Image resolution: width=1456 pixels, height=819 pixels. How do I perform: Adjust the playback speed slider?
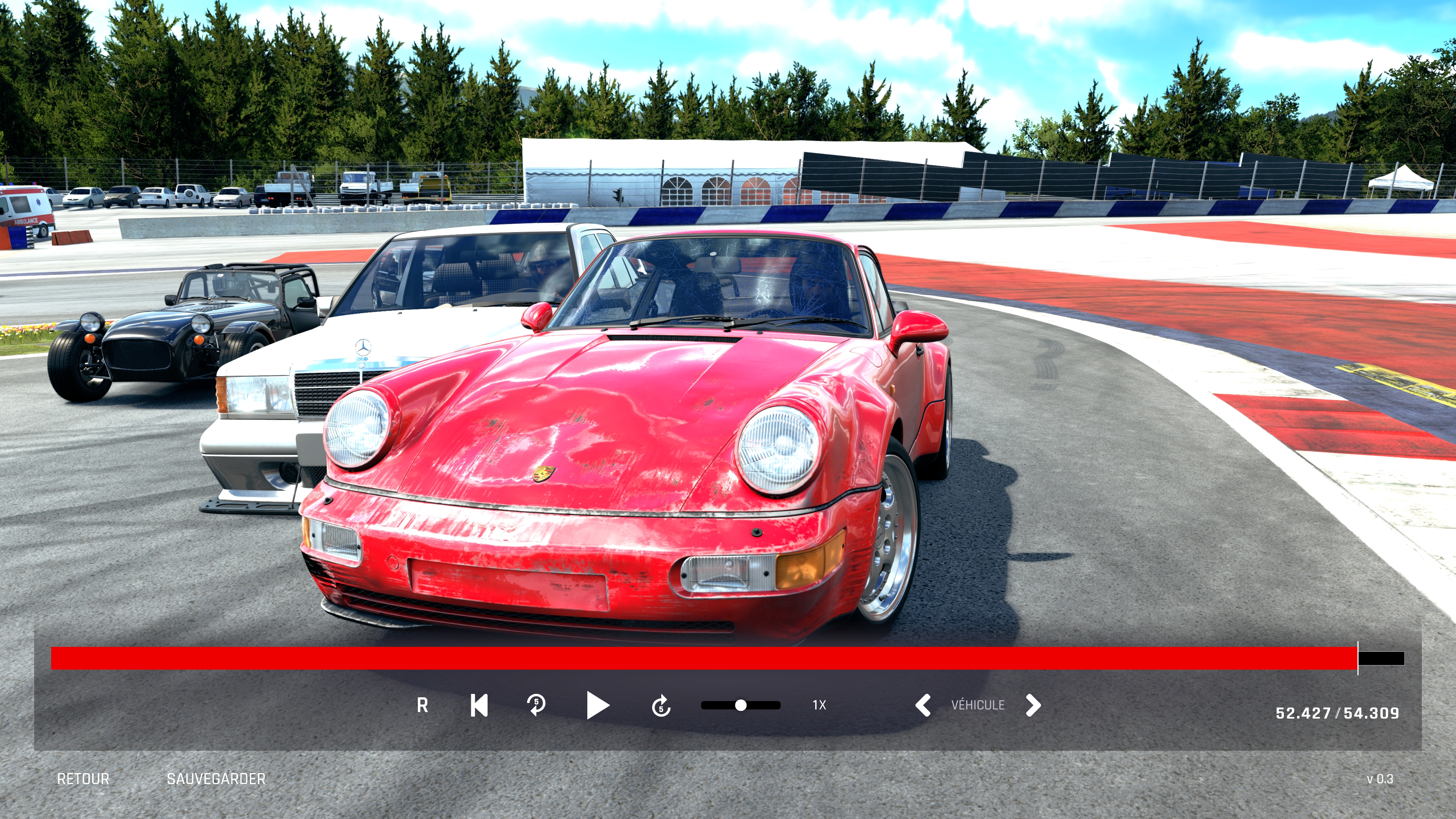point(741,705)
